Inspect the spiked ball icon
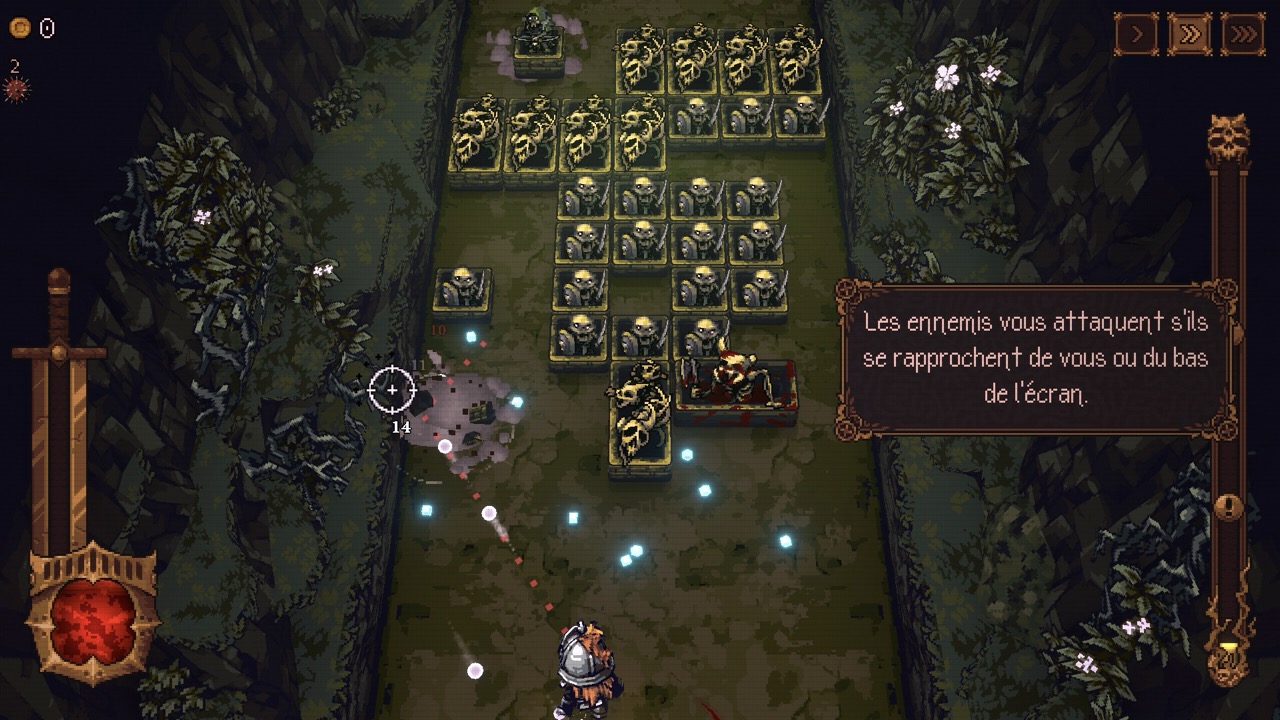The image size is (1280, 720). point(16,90)
